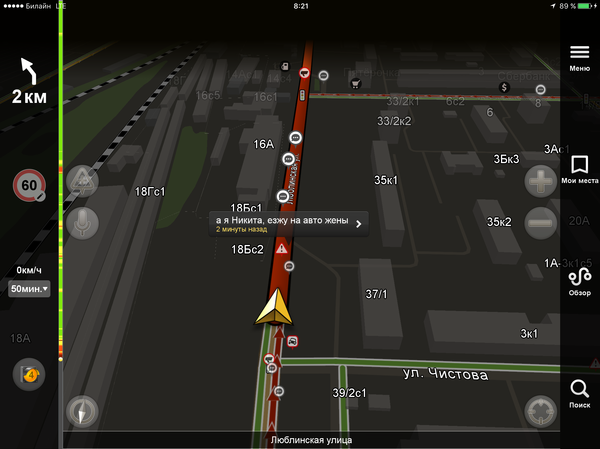Tap the road event warning triangle button
Screen dimensions: 600x449
pyautogui.click(x=82, y=181)
